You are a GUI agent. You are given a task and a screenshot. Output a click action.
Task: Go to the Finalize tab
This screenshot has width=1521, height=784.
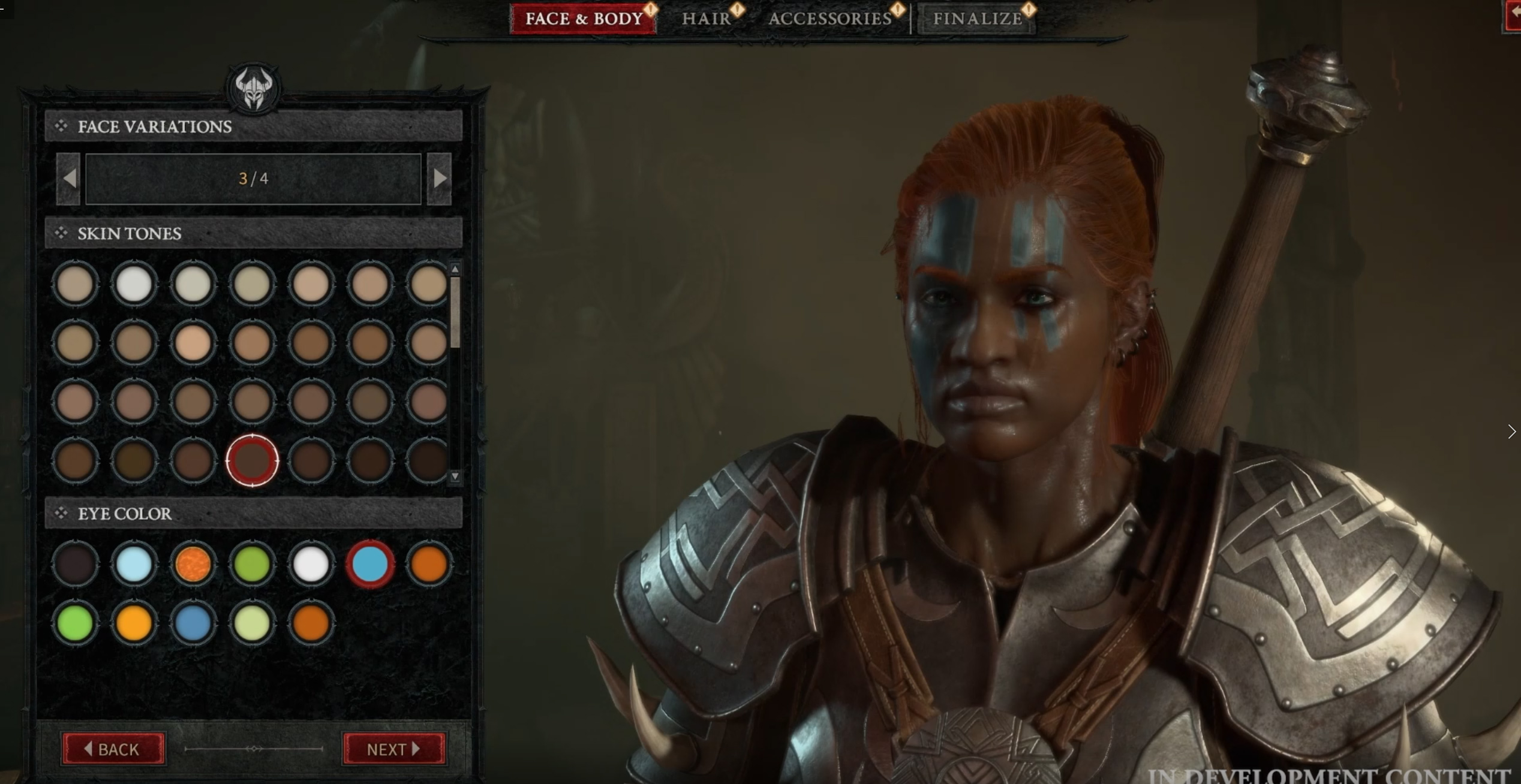pos(977,19)
